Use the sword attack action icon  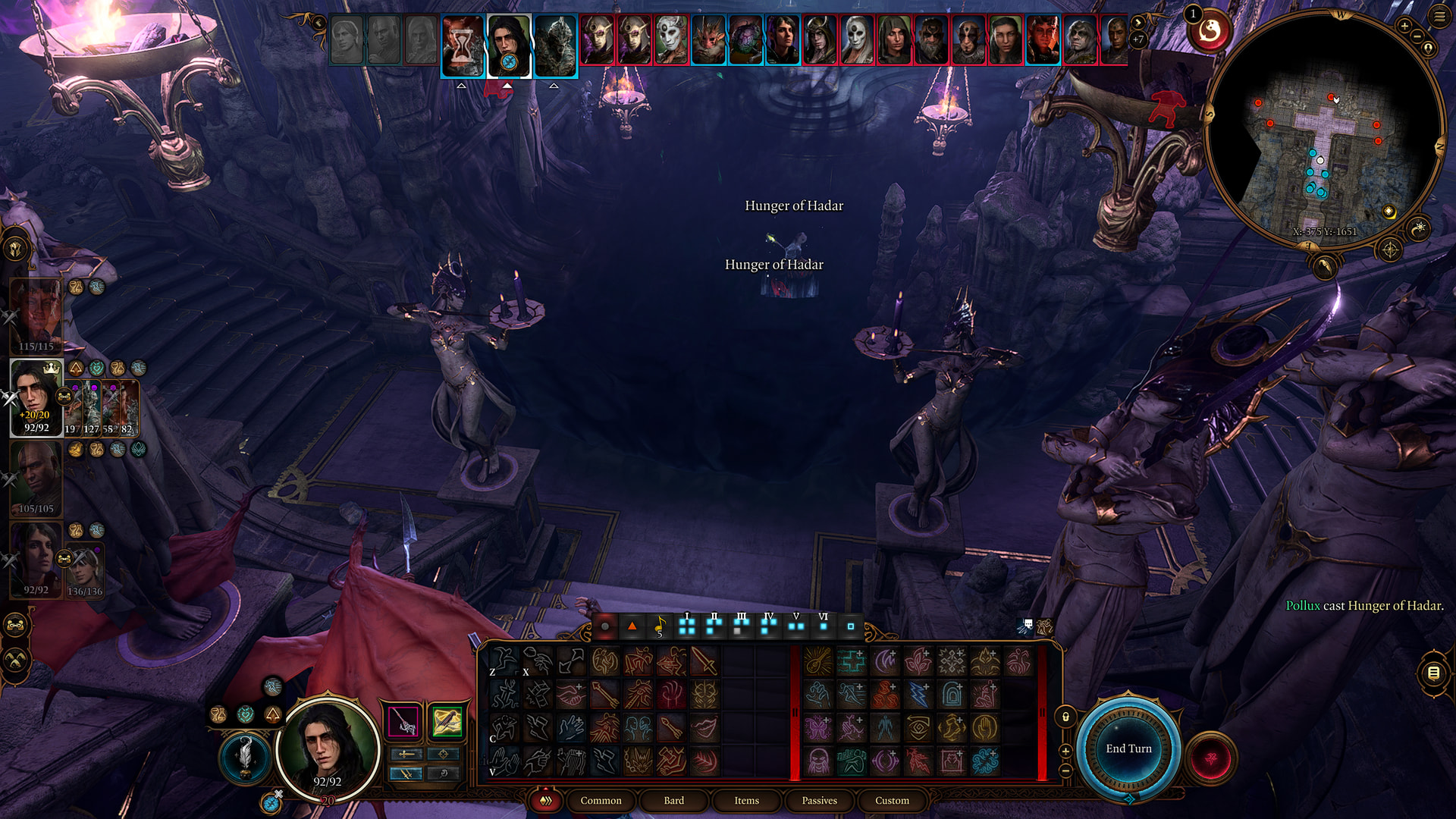coord(704,662)
